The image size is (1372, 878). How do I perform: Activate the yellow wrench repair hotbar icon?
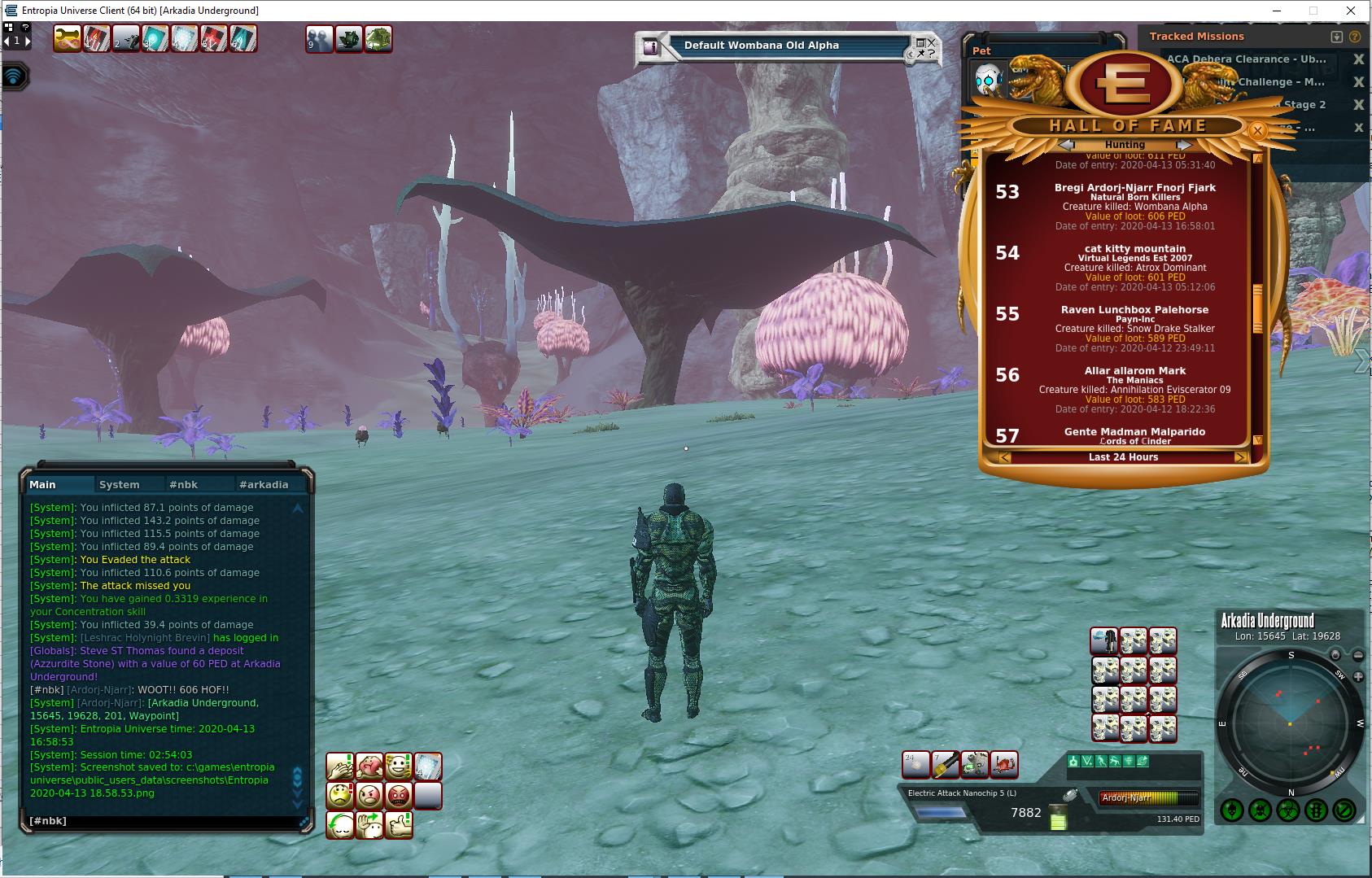67,38
